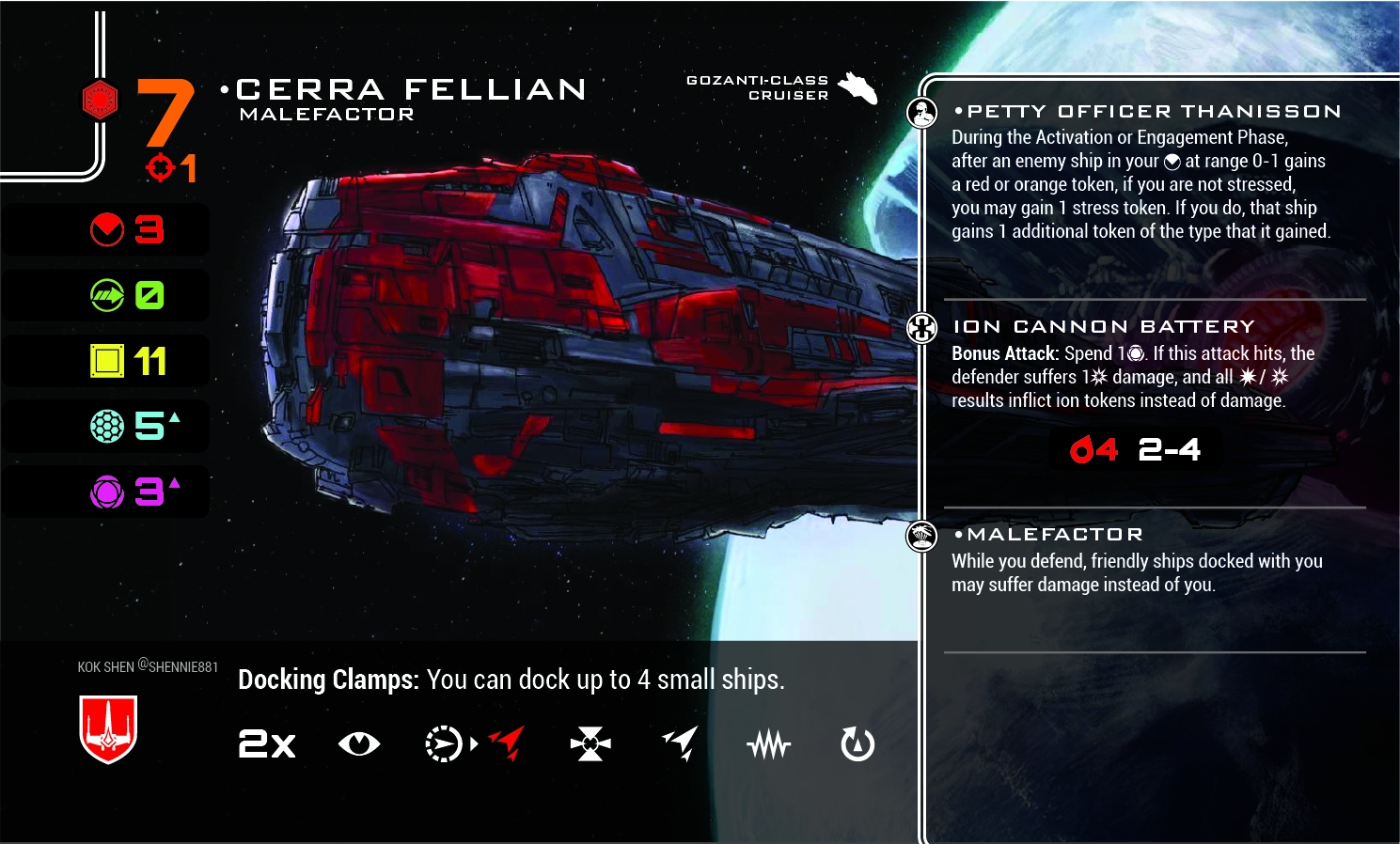The width and height of the screenshot is (1400, 844).
Task: Click the waveform action icon
Action: pos(769,745)
